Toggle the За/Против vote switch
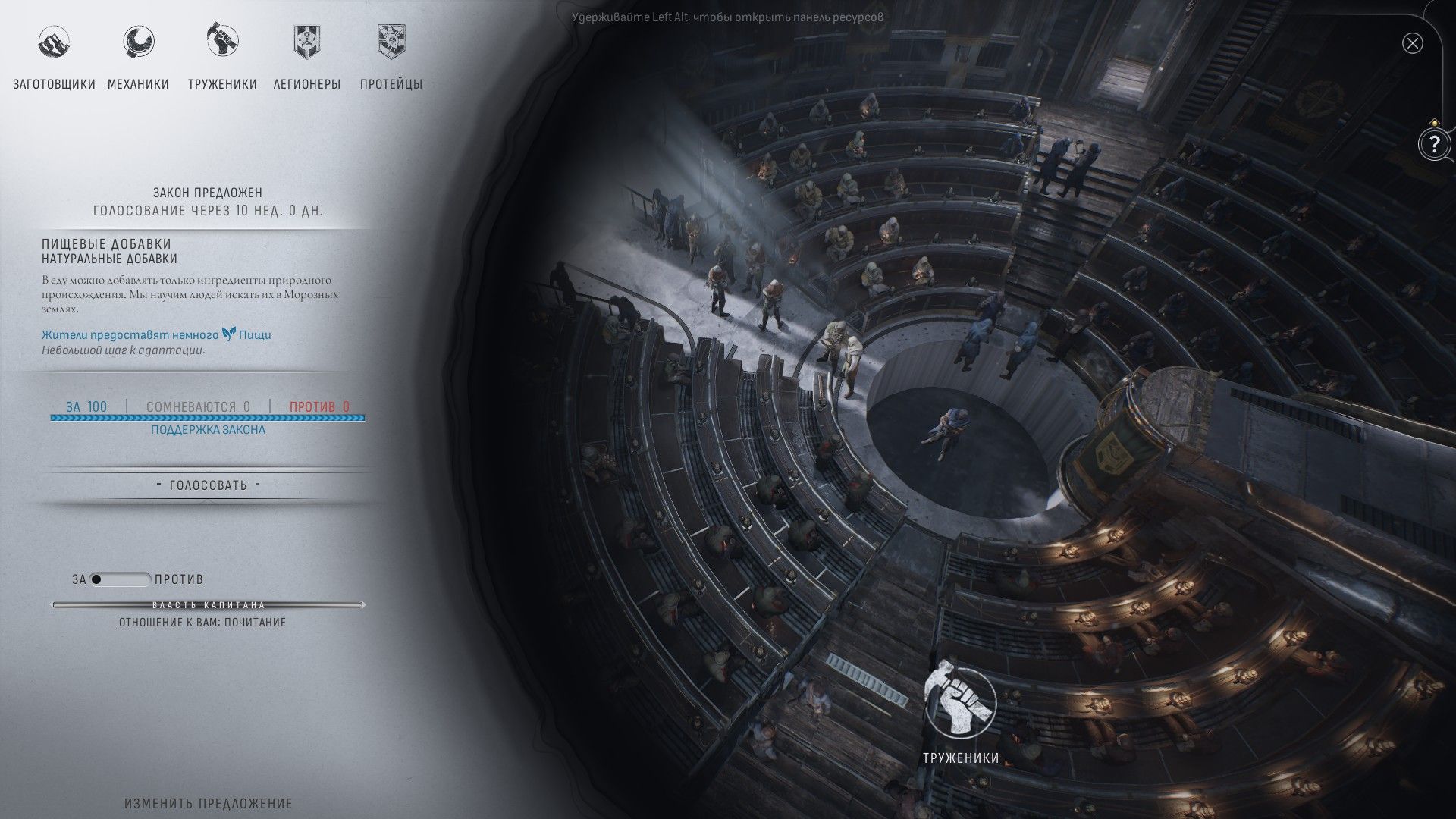The image size is (1456, 819). coord(120,579)
